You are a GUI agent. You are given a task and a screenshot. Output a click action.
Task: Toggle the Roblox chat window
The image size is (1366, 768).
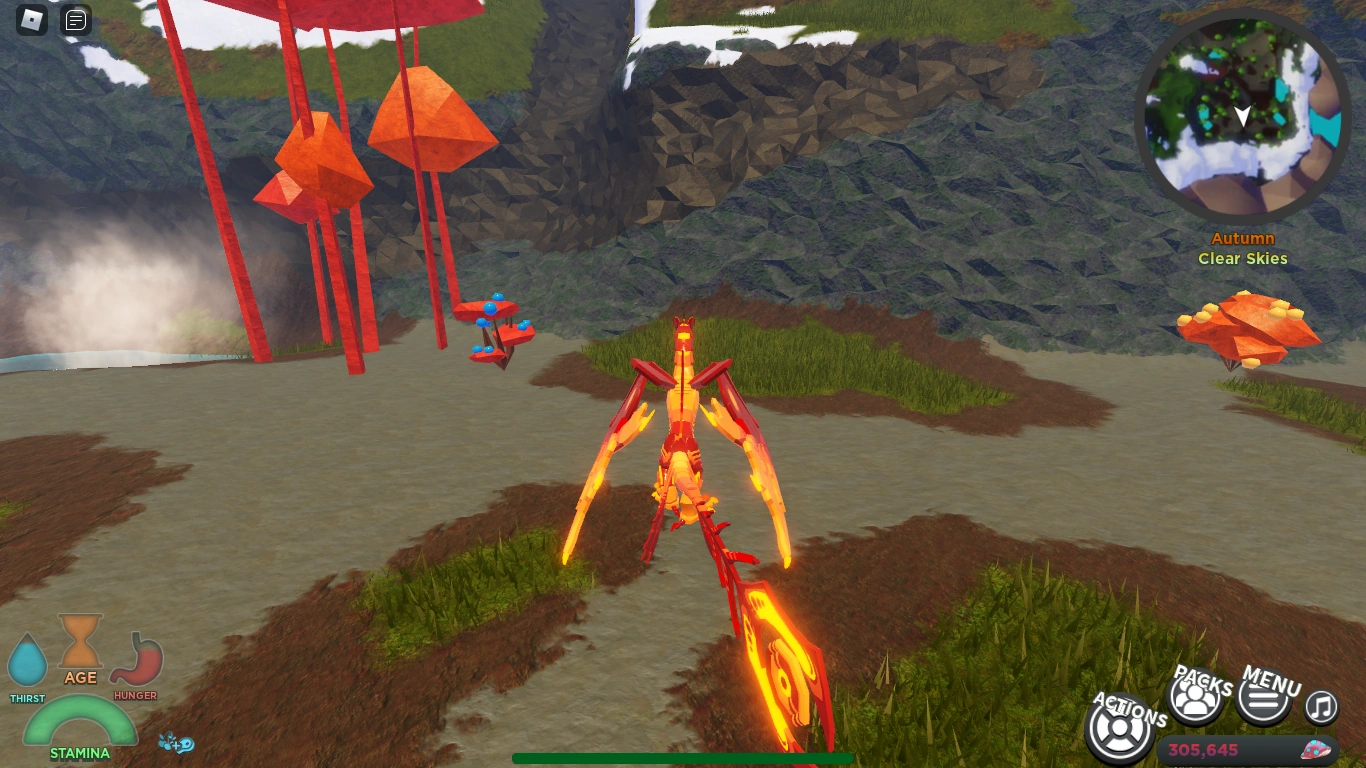click(x=75, y=19)
